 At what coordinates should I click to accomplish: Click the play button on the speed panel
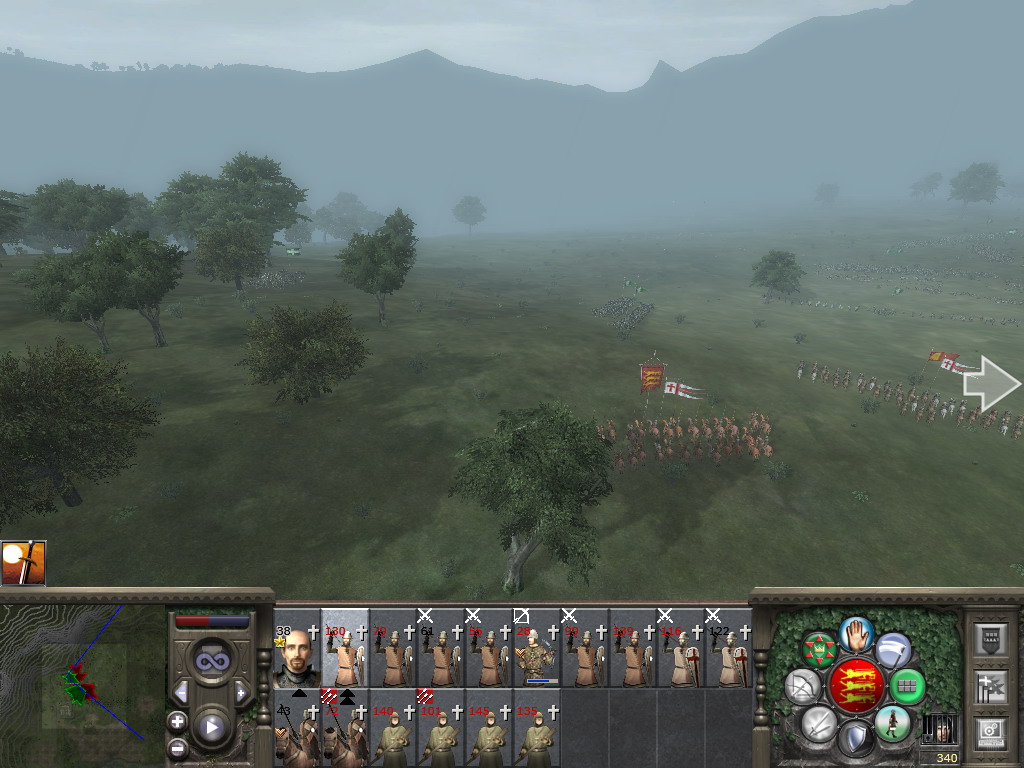point(211,727)
